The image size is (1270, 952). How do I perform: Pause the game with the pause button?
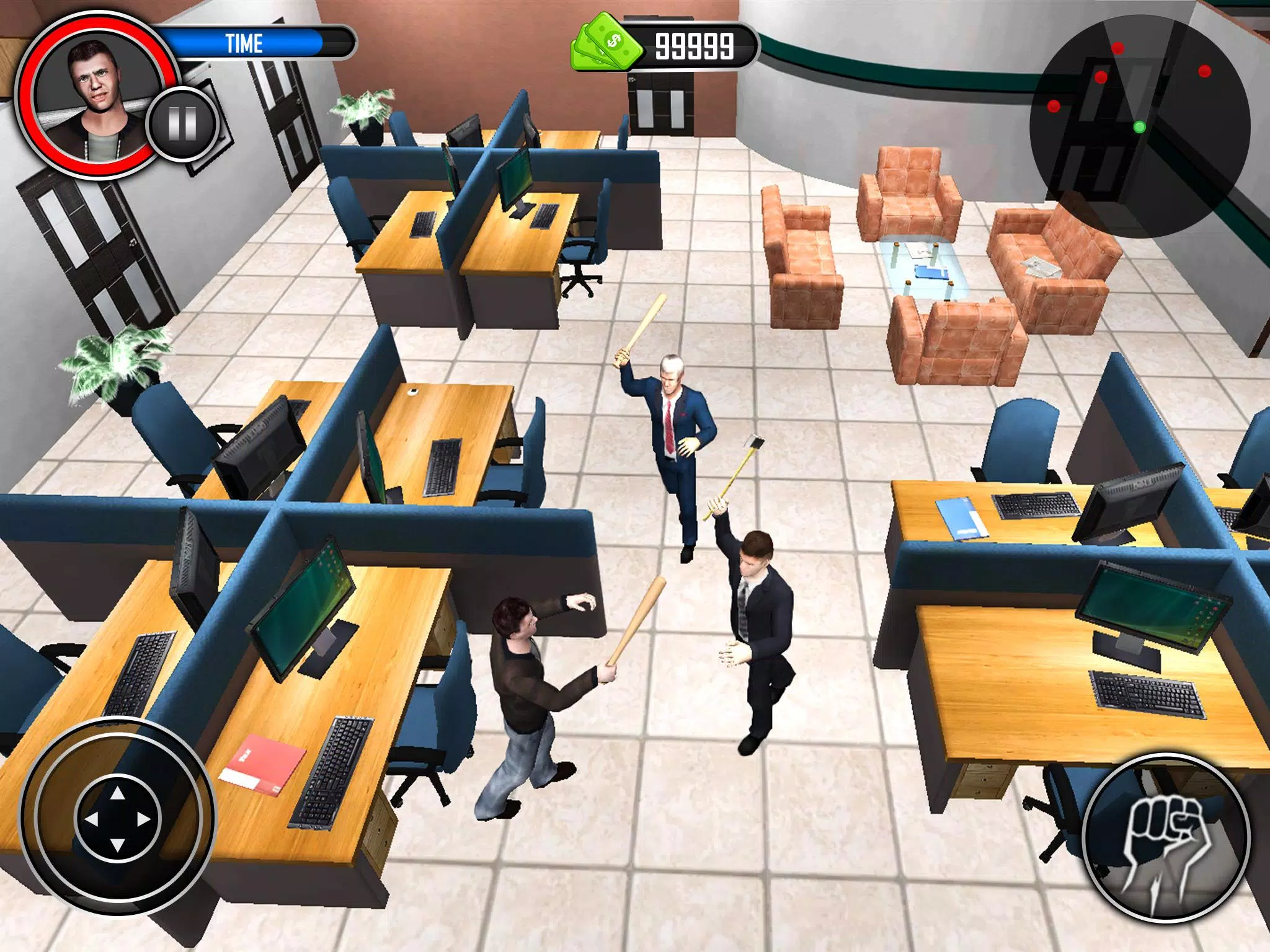[x=182, y=124]
